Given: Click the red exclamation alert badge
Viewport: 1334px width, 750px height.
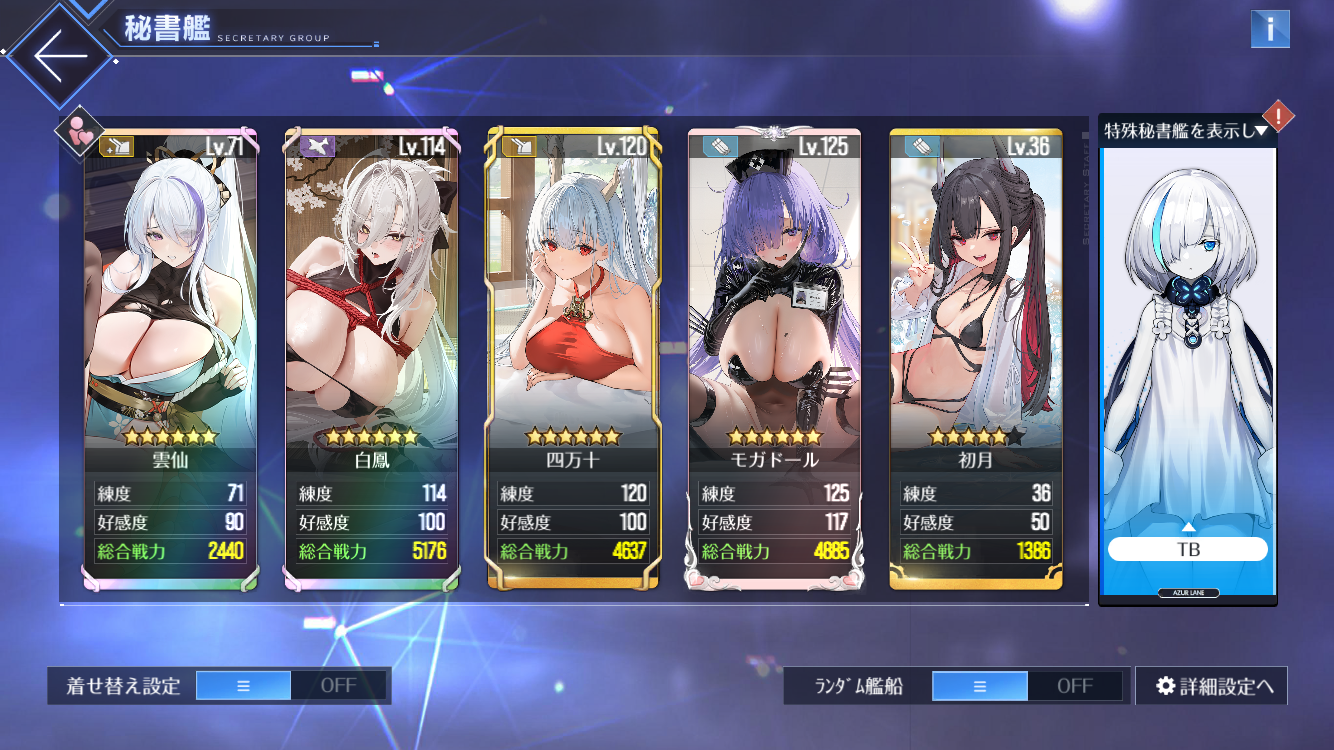Looking at the screenshot, I should 1278,115.
